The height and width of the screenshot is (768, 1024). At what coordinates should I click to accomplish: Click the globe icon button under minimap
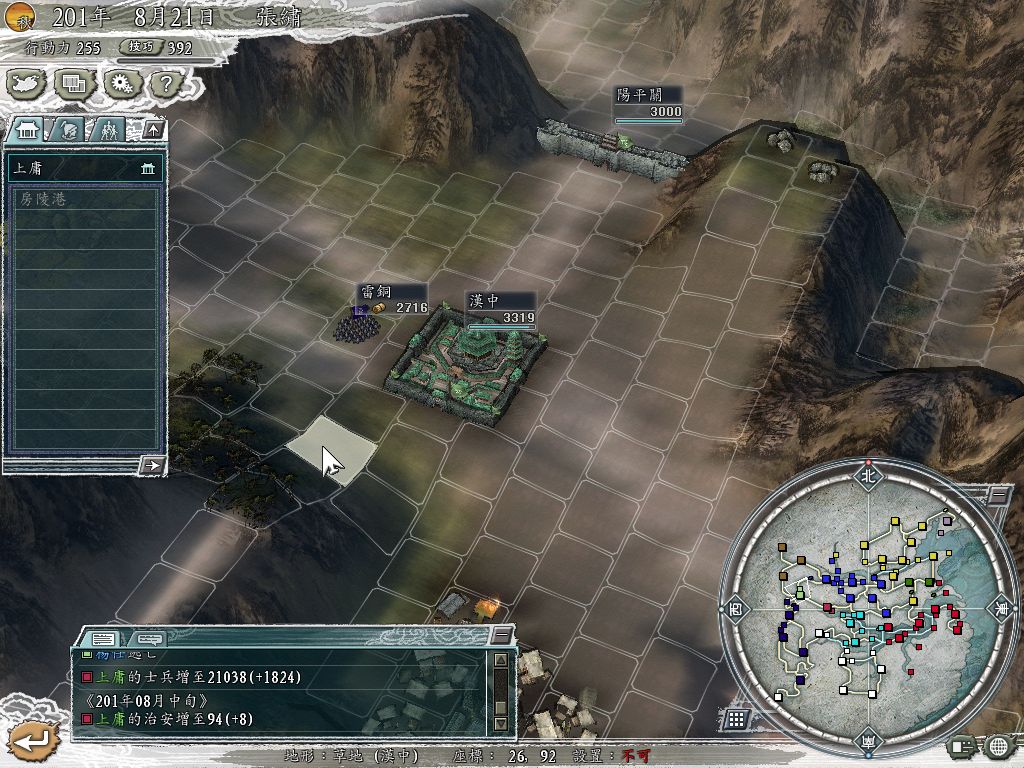[997, 745]
